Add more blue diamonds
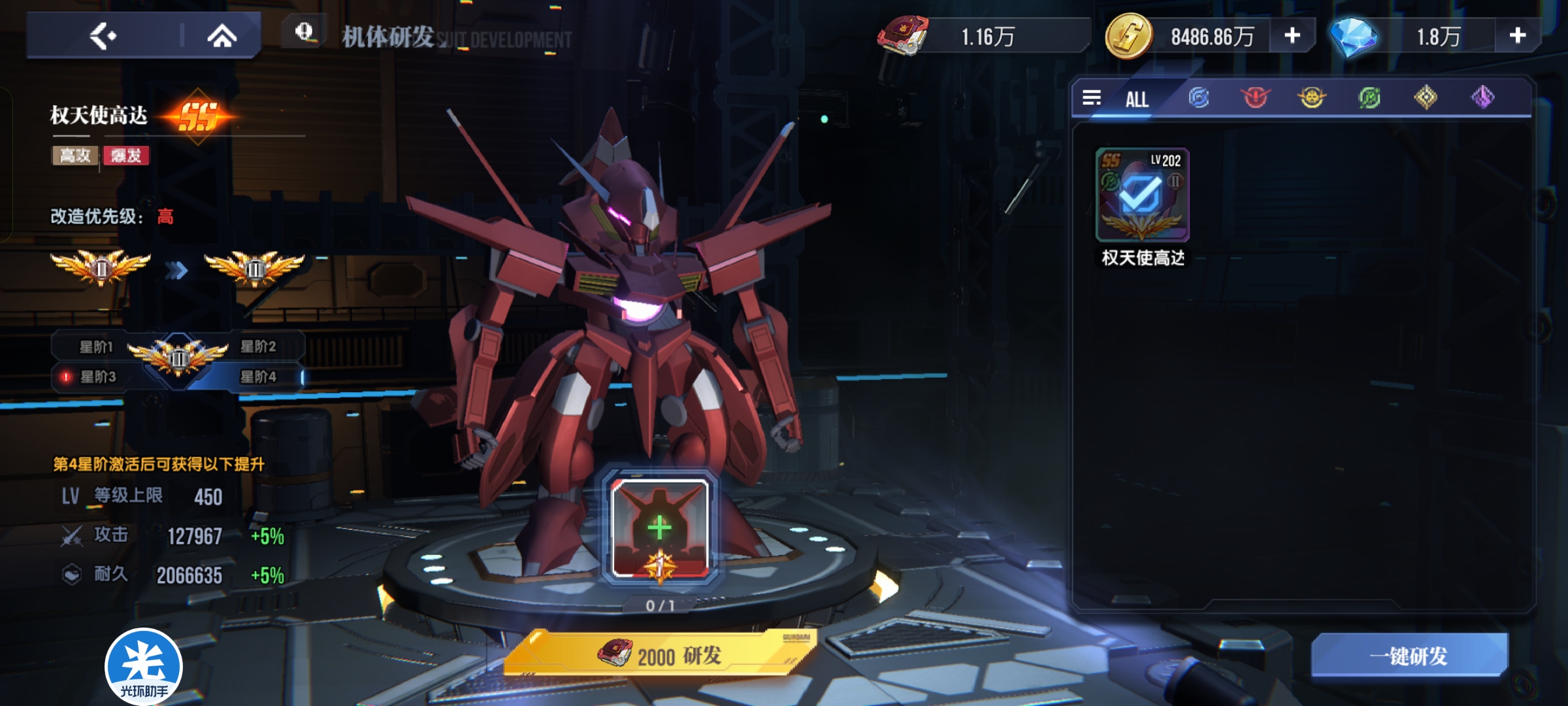This screenshot has height=706, width=1568. [x=1517, y=36]
